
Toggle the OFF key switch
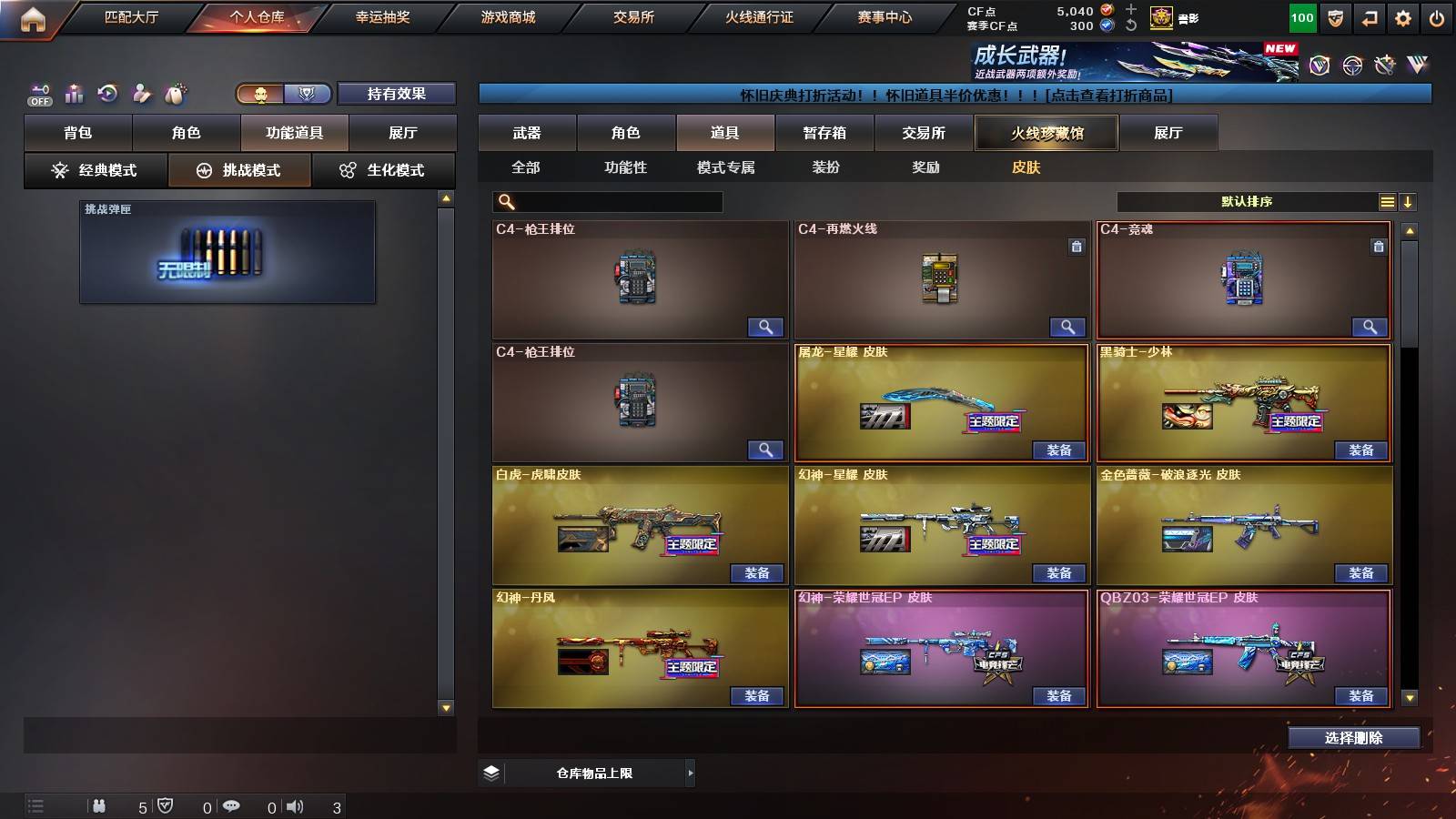pyautogui.click(x=38, y=93)
